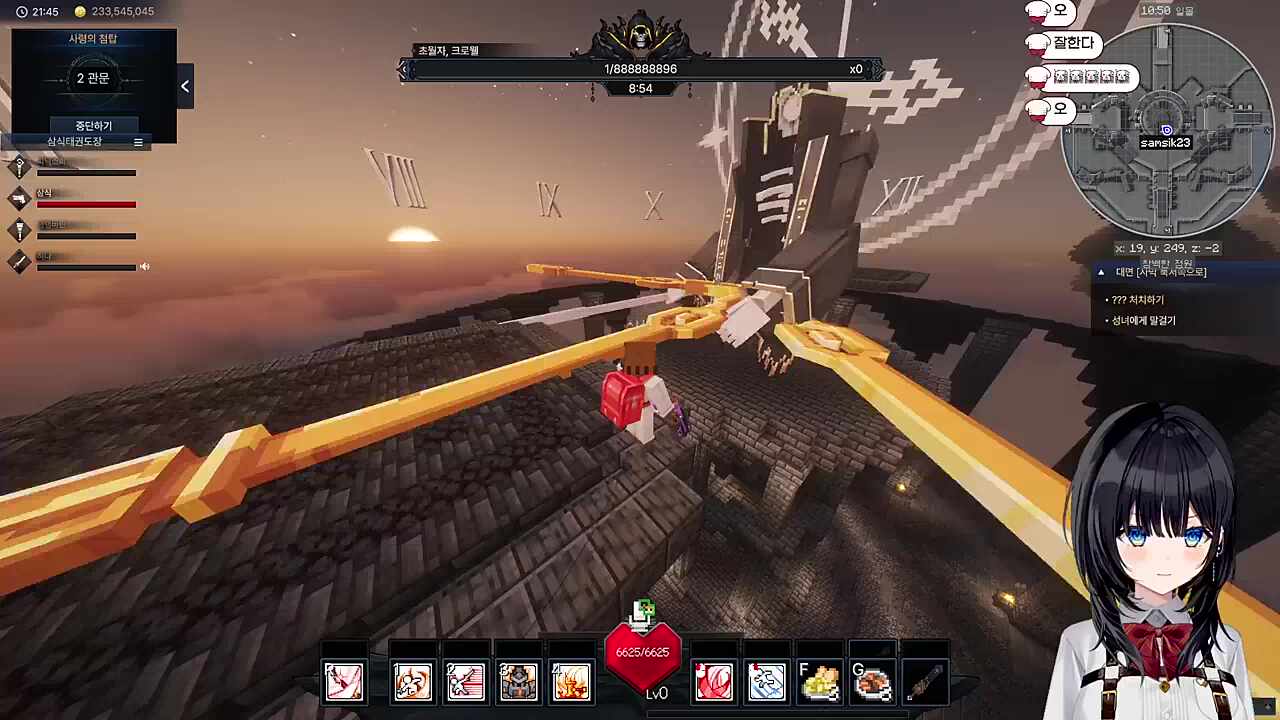1280x720 pixels.
Task: Use the F slot yellow food item
Action: click(x=820, y=682)
